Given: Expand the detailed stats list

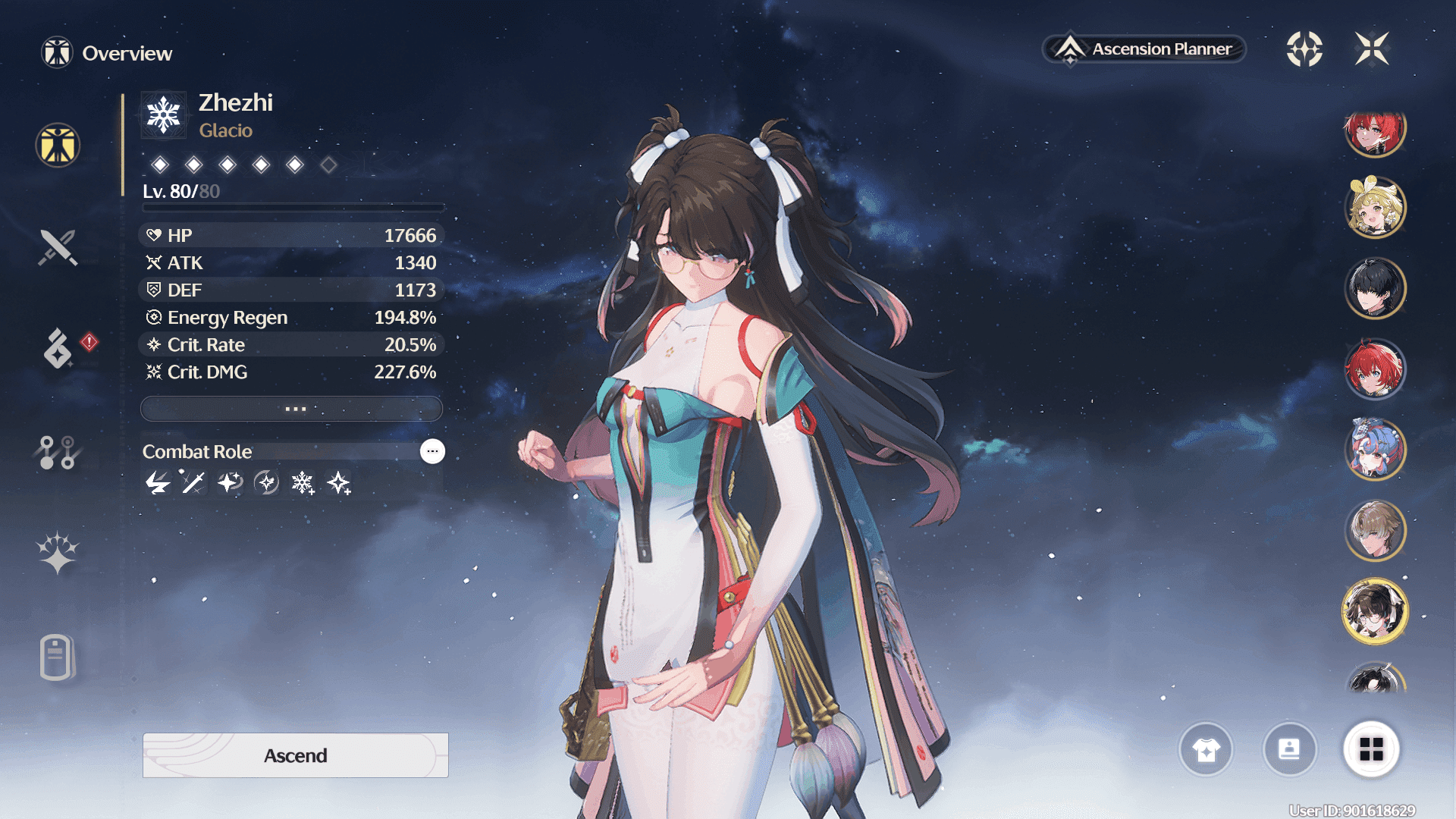Looking at the screenshot, I should (x=292, y=409).
